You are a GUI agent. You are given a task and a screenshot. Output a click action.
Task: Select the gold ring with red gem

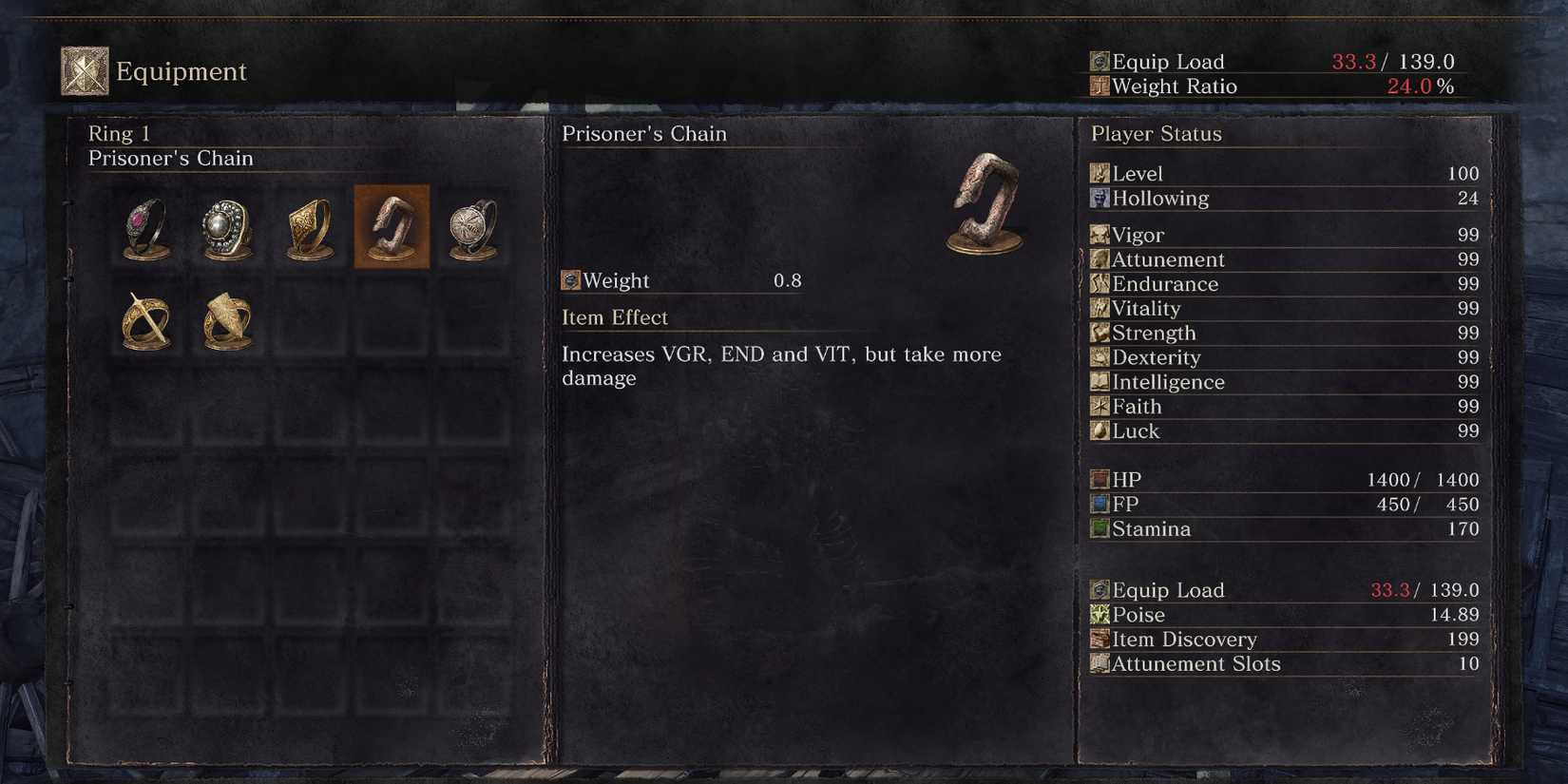pos(143,228)
